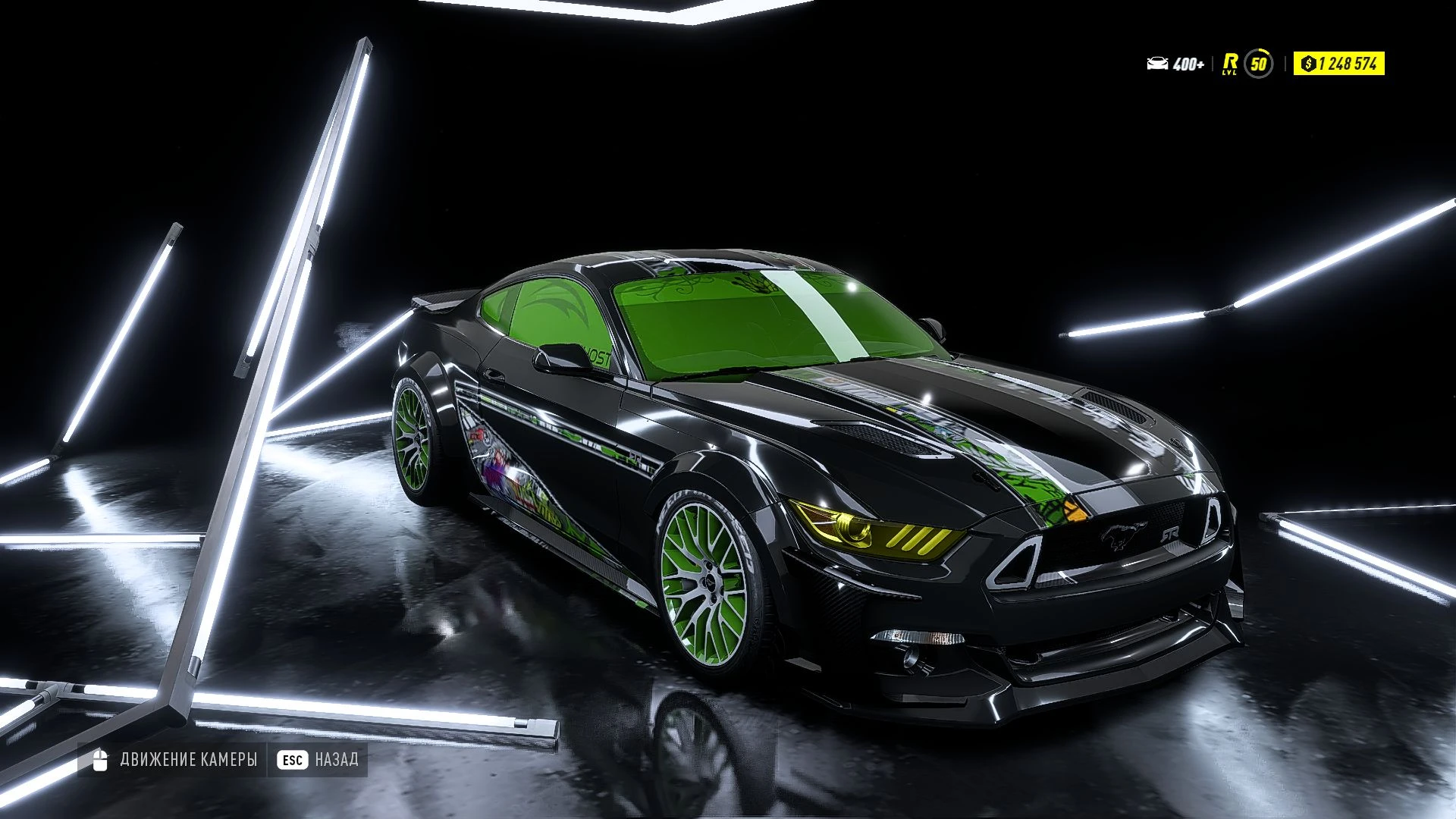Click the yellow bank balance 1 248 574

point(1350,64)
